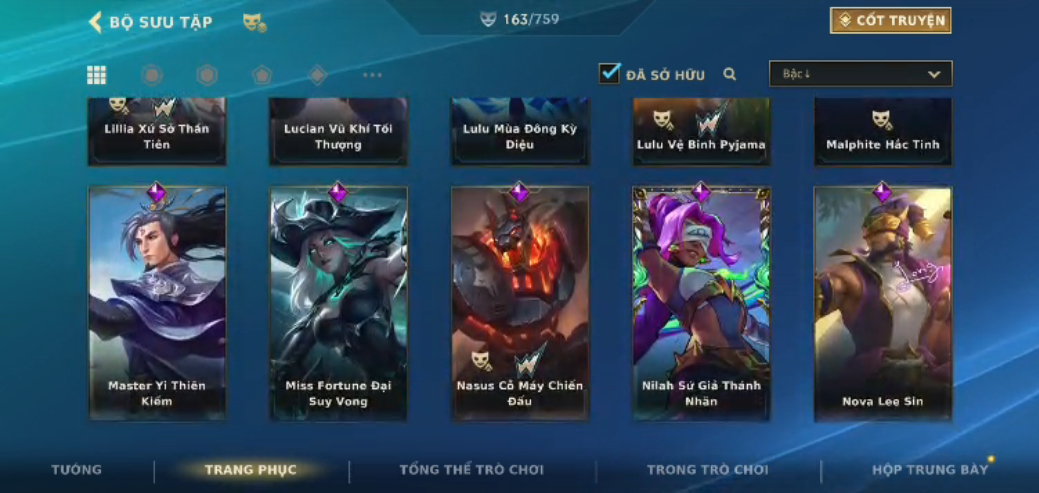
Task: Switch to the Tổng Thể Trò Chơi tab
Action: pos(471,470)
